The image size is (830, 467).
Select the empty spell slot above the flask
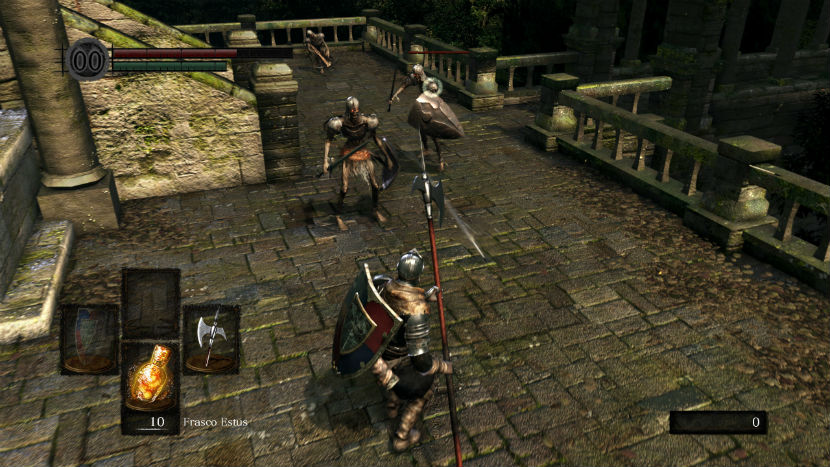tap(151, 302)
